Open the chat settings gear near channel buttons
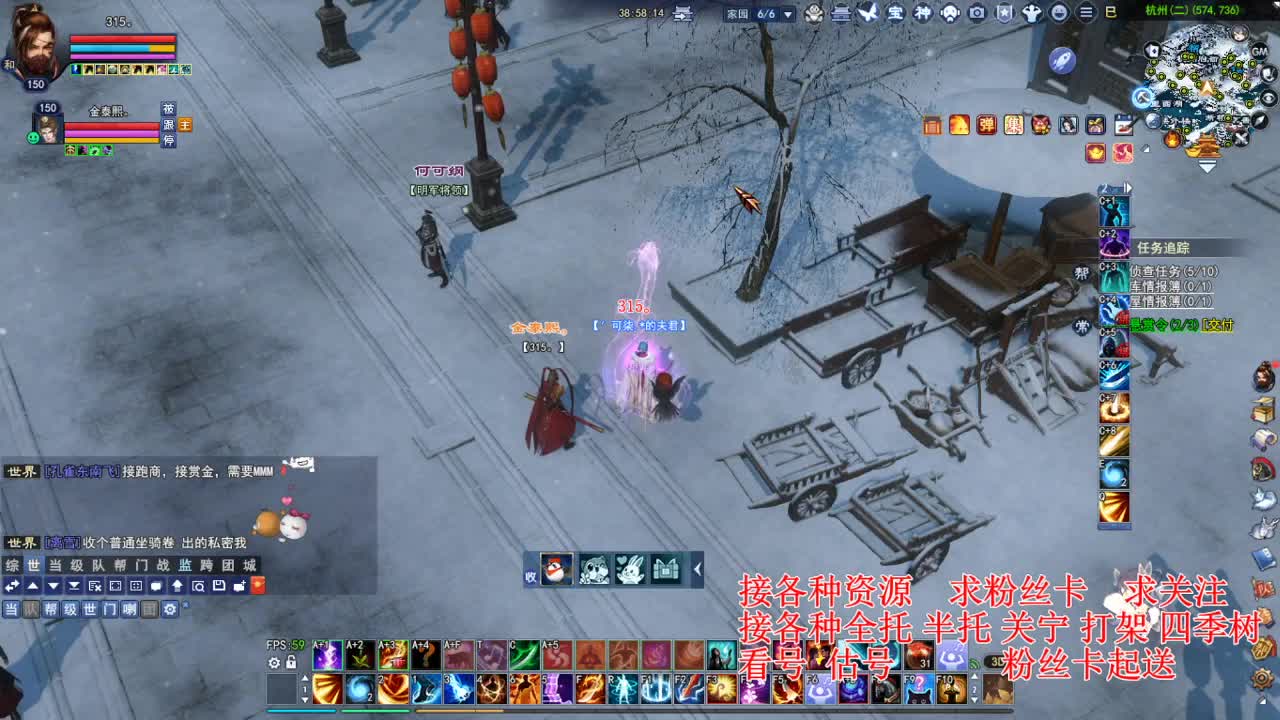The width and height of the screenshot is (1280, 720). click(169, 609)
